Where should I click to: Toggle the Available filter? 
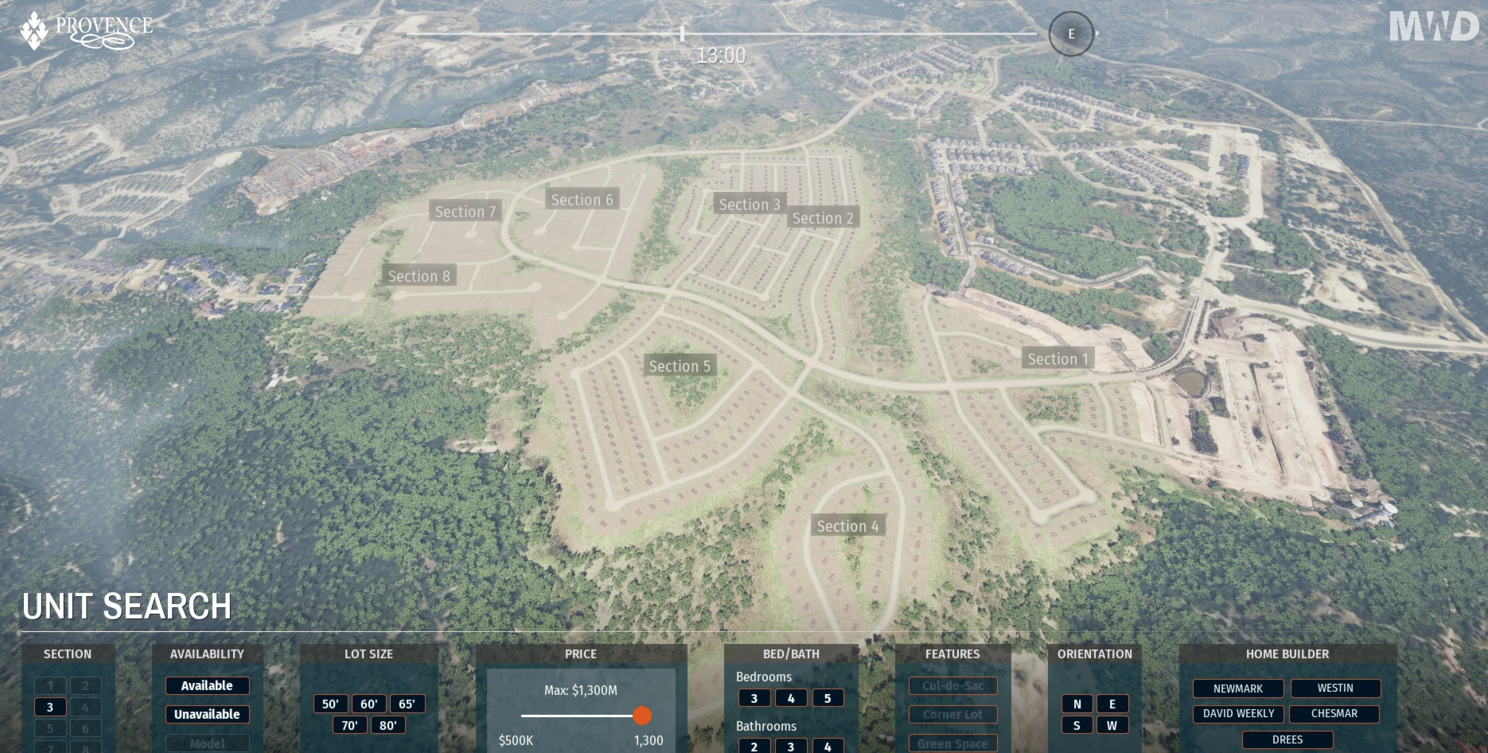tap(207, 686)
